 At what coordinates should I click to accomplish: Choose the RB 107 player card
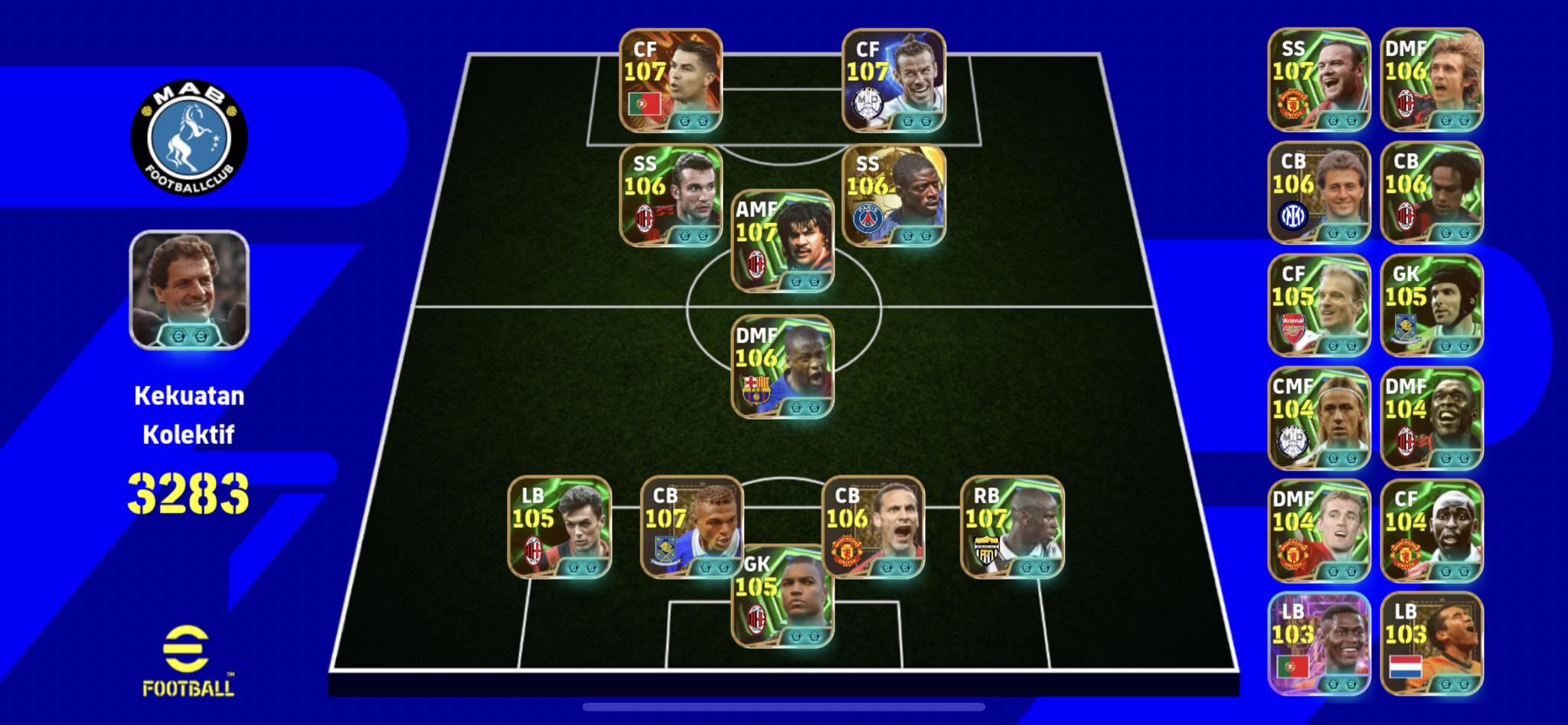[x=1011, y=527]
